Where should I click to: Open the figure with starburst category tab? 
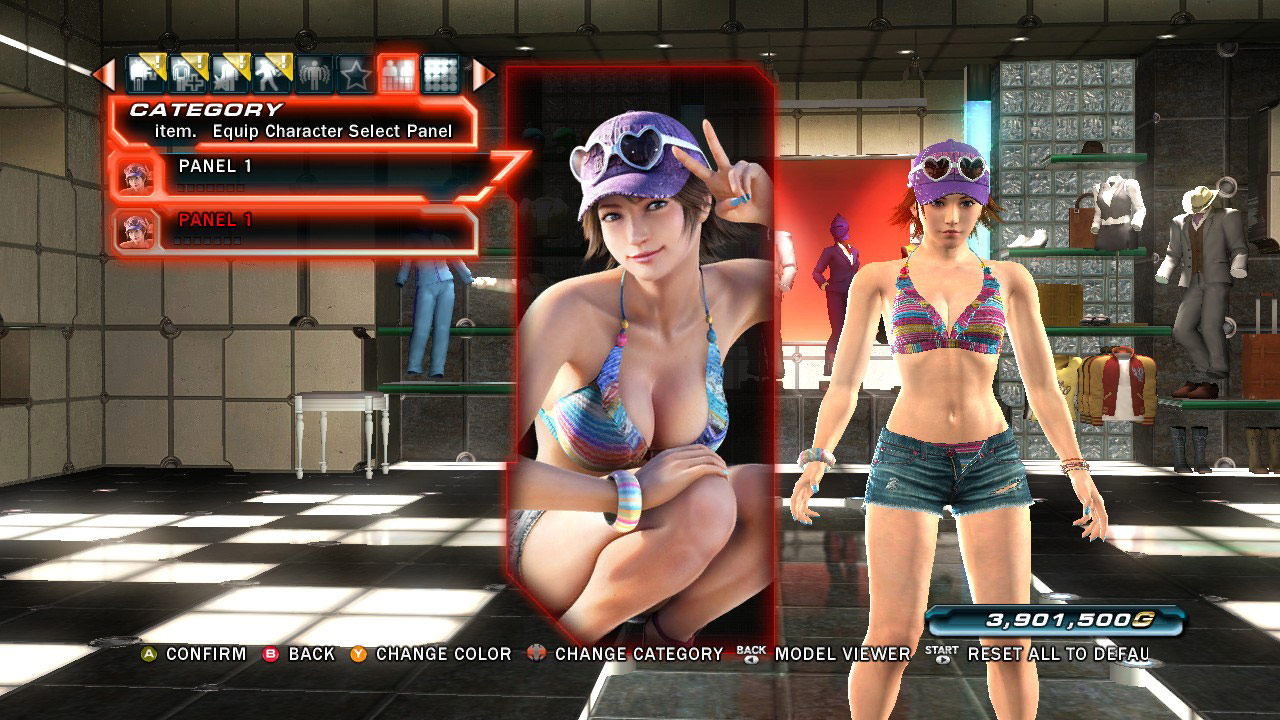click(229, 75)
